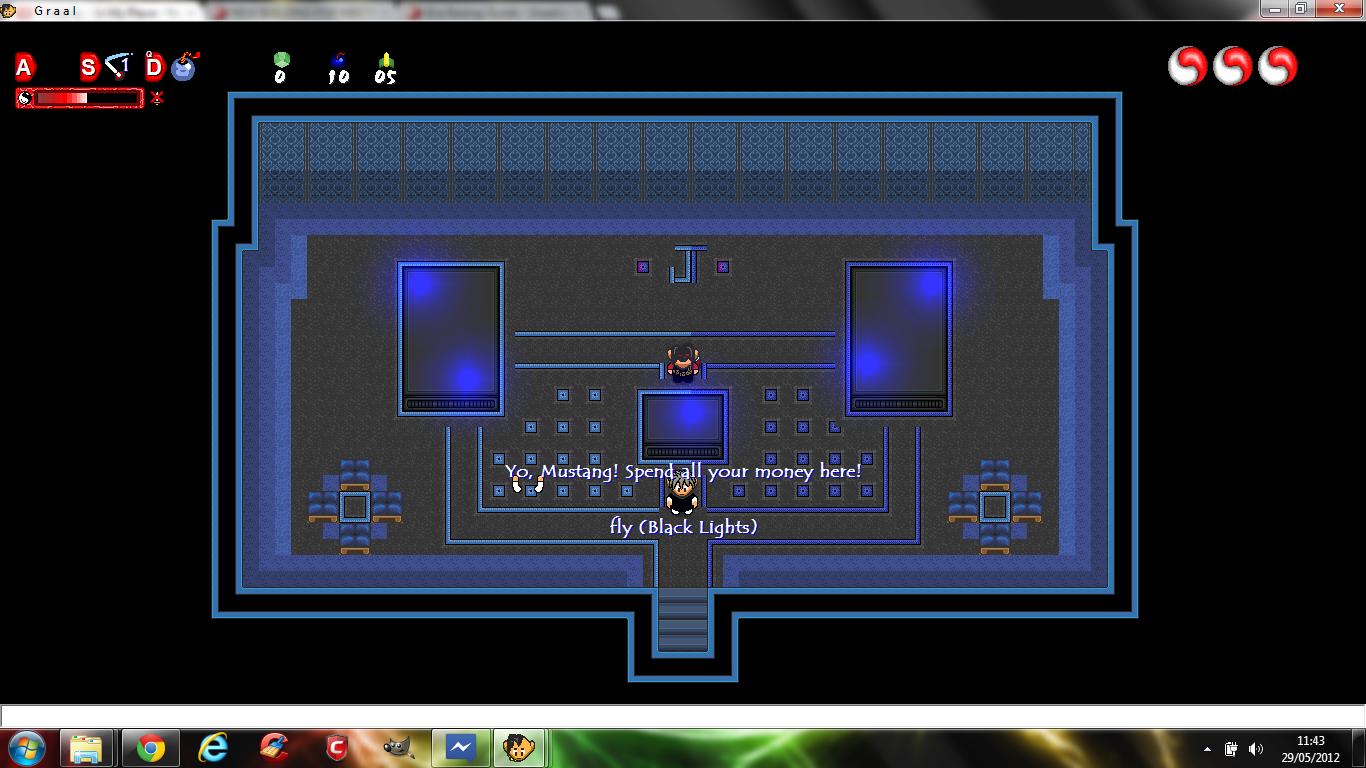Click the yellow arrow ammo icon
The height and width of the screenshot is (768, 1366).
click(x=386, y=60)
